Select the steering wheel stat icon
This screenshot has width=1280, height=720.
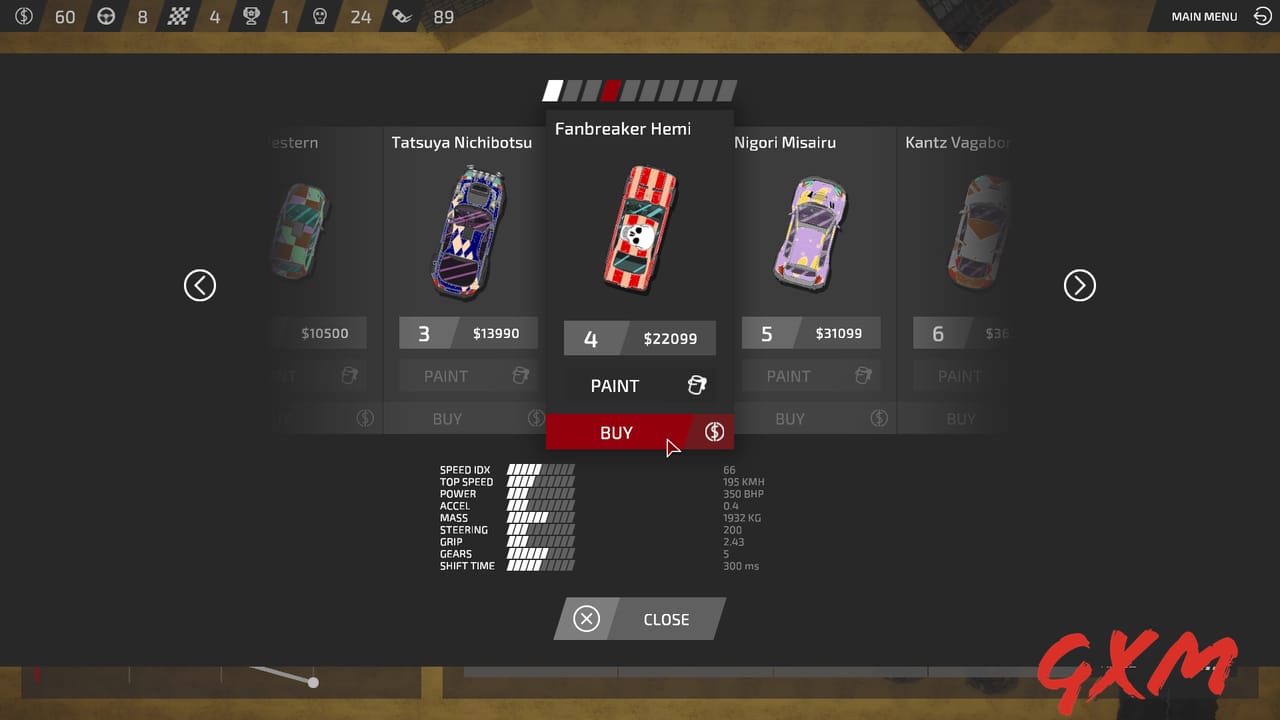click(106, 16)
